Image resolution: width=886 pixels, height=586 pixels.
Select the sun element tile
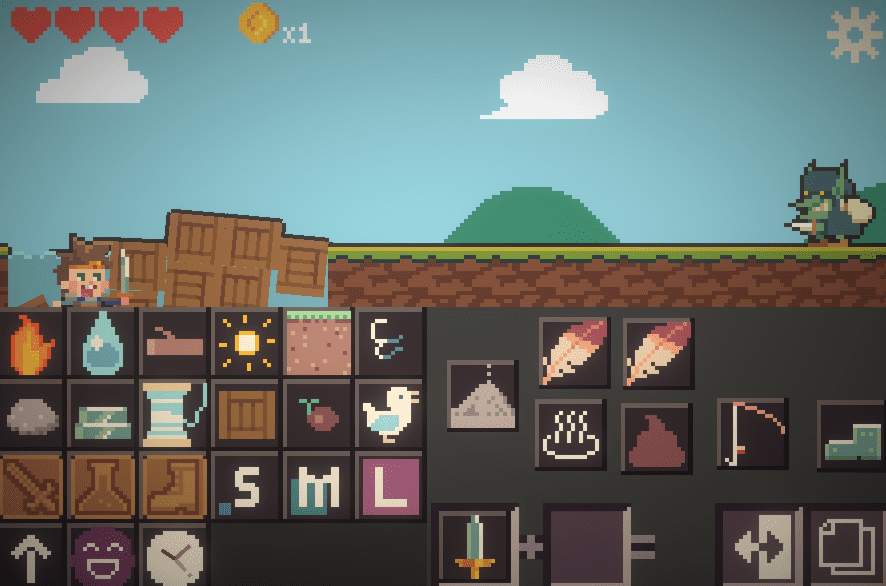point(246,343)
